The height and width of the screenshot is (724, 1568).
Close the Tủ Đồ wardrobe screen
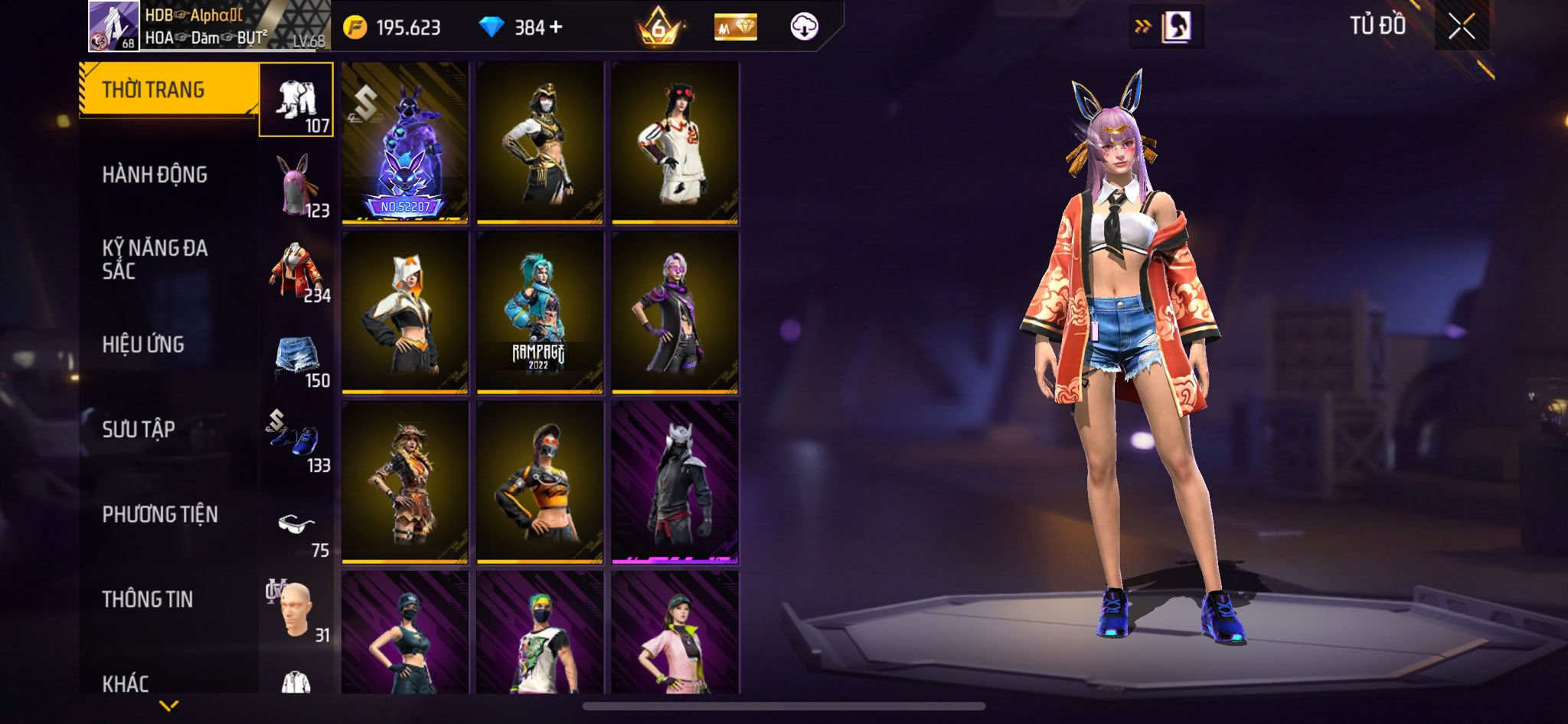coord(1461,28)
